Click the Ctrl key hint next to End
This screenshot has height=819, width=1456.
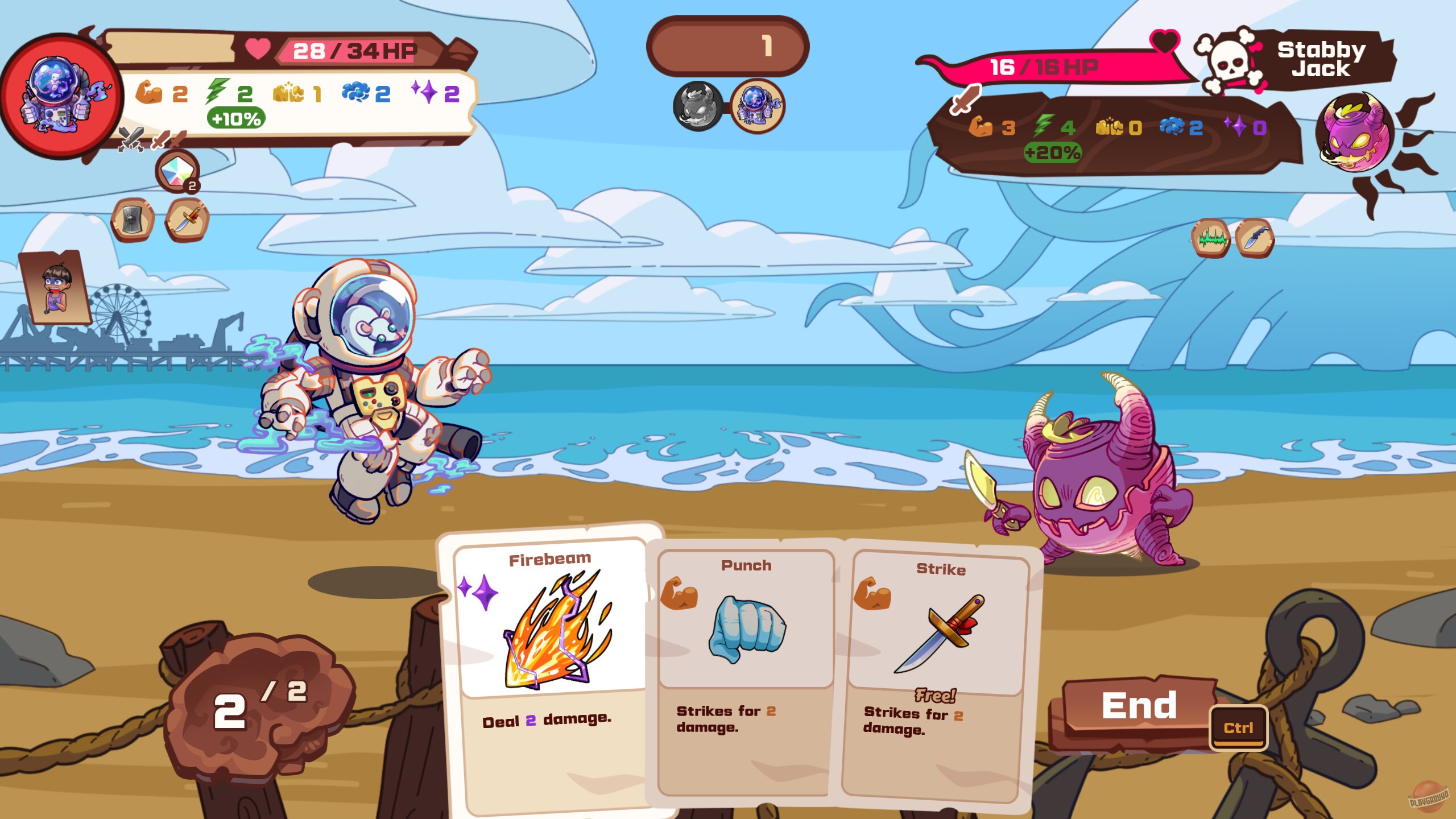(1238, 727)
